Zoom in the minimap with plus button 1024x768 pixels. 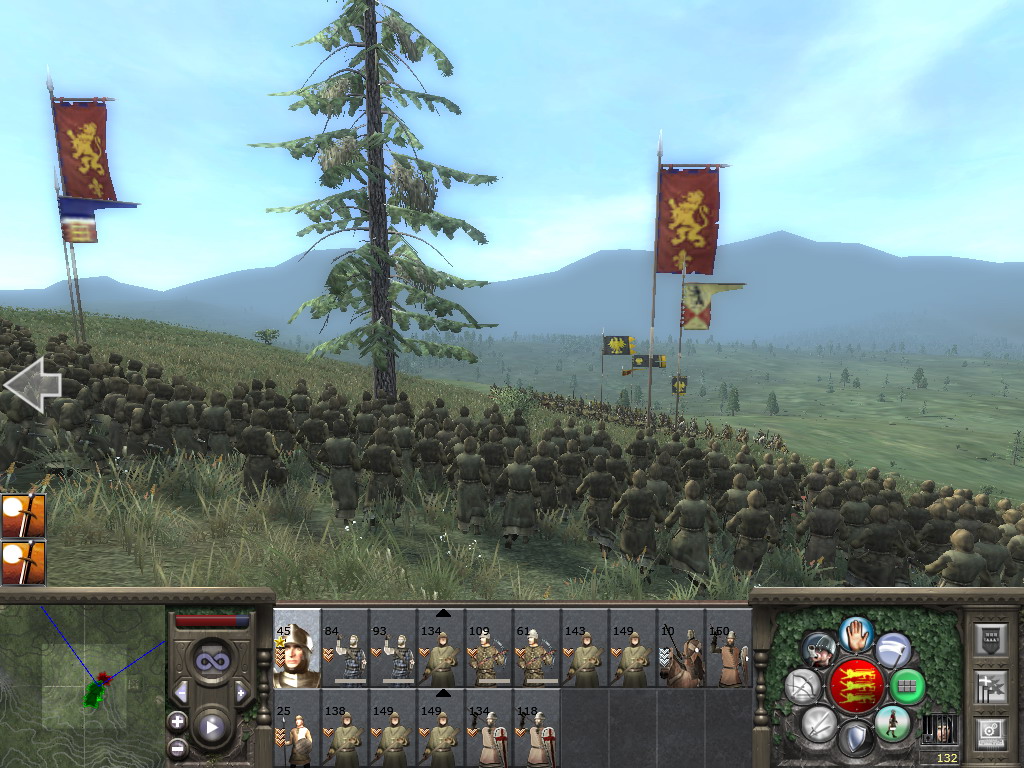pyautogui.click(x=178, y=721)
